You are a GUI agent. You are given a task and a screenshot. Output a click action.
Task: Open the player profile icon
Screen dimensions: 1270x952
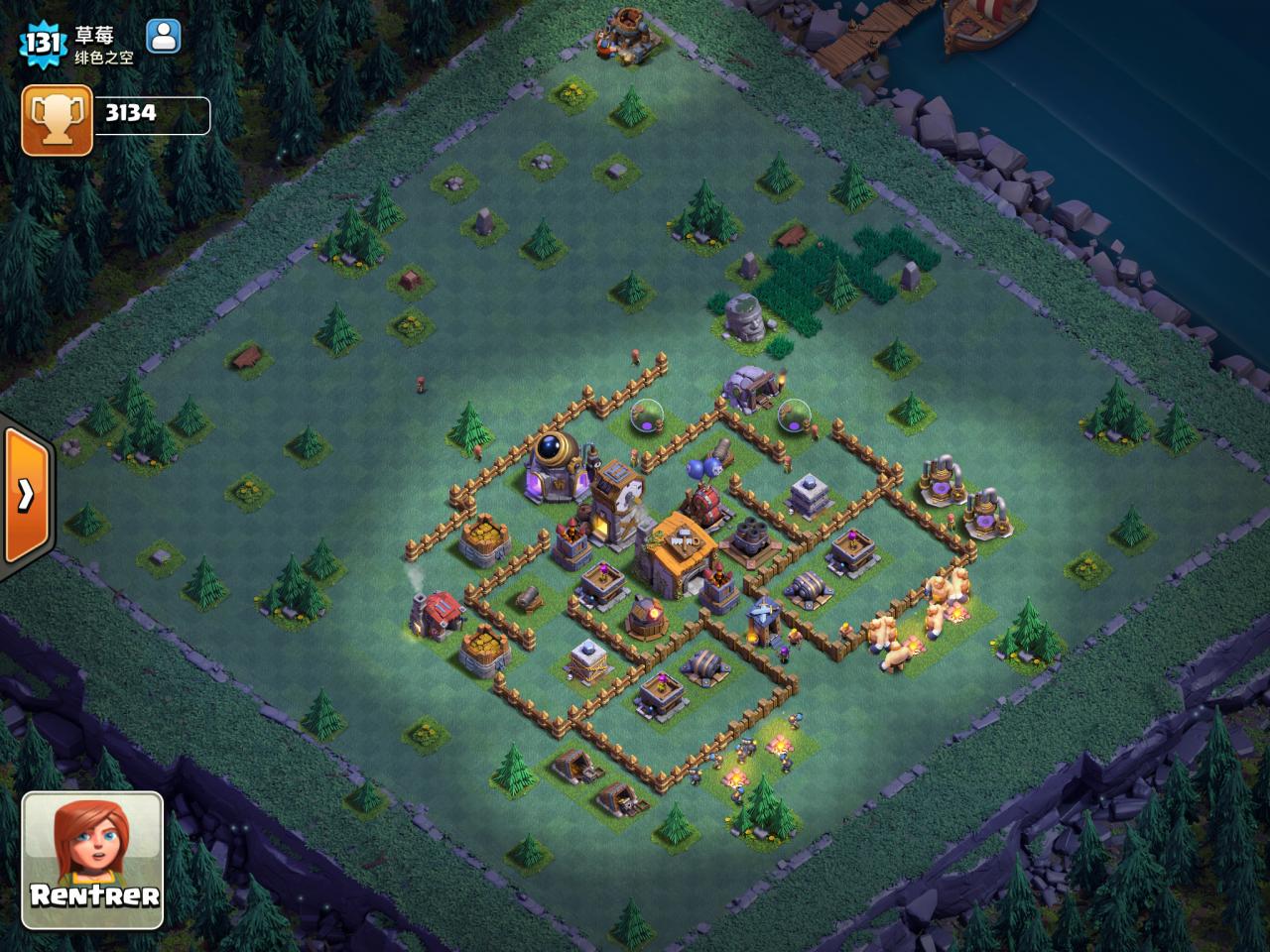[x=163, y=37]
